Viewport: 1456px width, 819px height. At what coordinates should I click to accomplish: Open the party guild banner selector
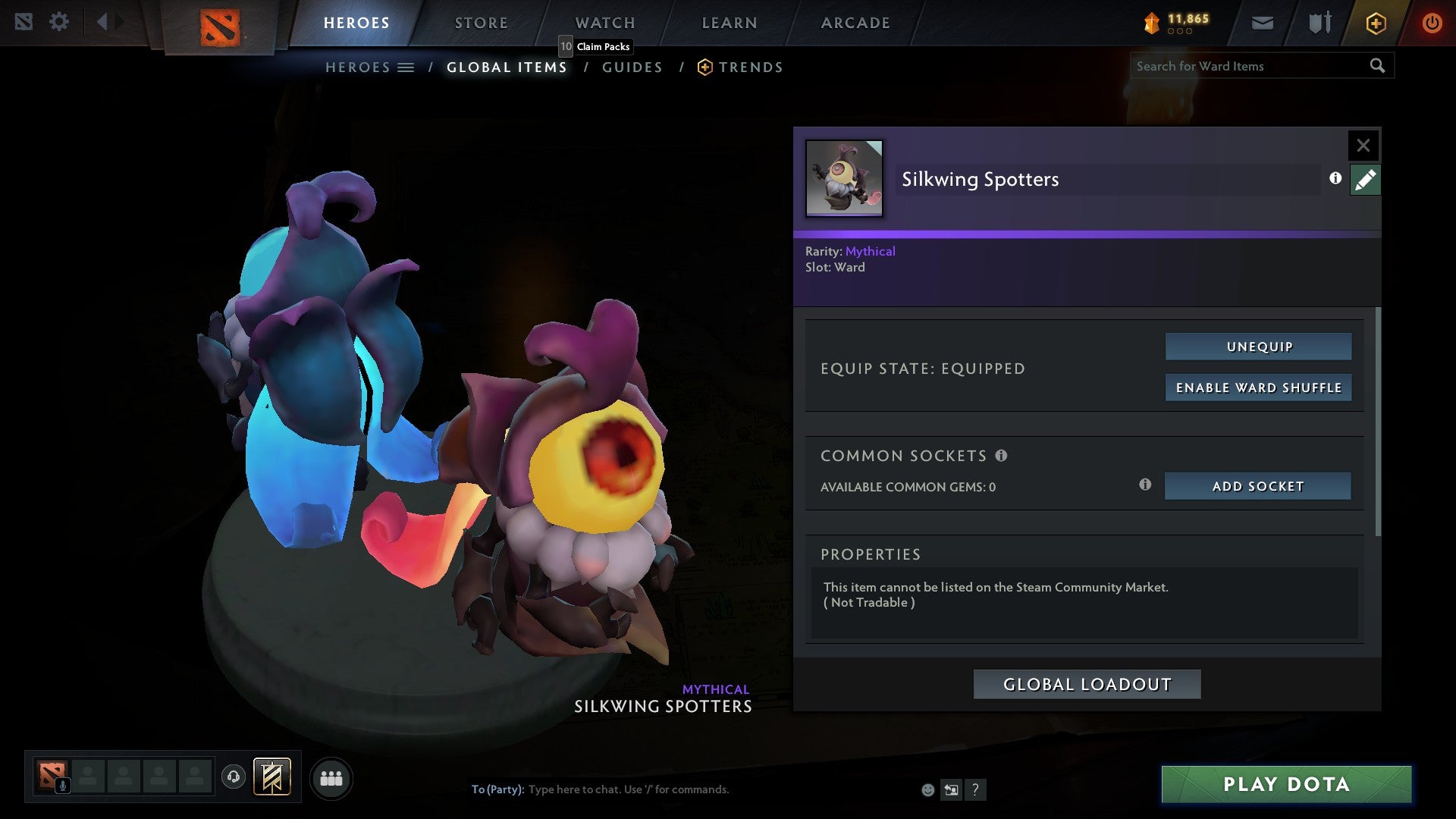271,777
